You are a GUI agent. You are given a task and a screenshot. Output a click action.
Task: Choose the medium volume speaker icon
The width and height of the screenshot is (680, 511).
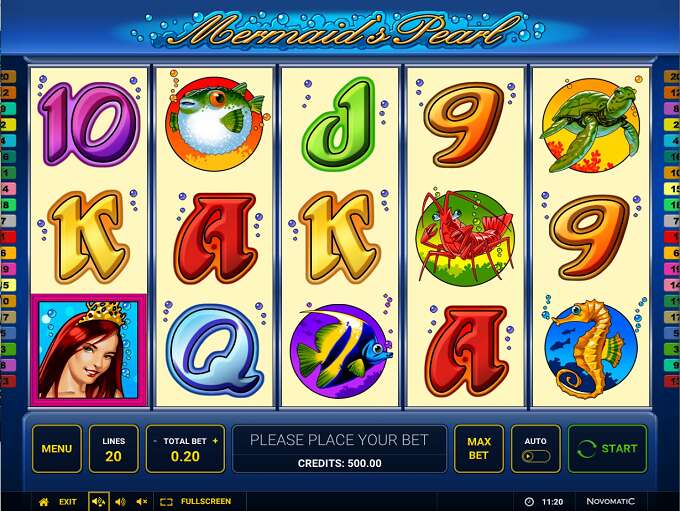pos(120,501)
